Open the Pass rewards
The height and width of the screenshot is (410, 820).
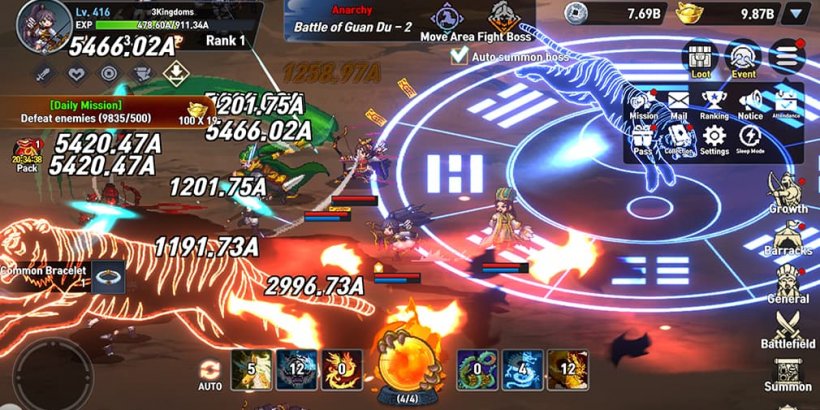(x=643, y=140)
